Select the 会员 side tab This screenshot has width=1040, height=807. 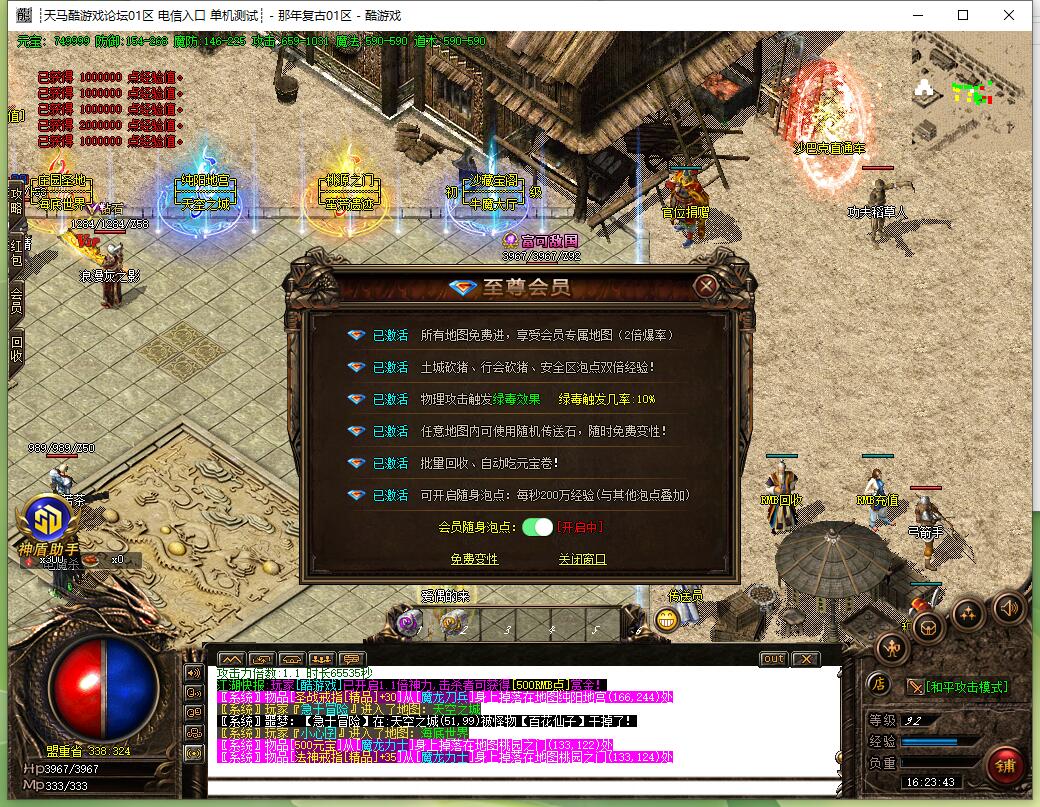(16, 300)
